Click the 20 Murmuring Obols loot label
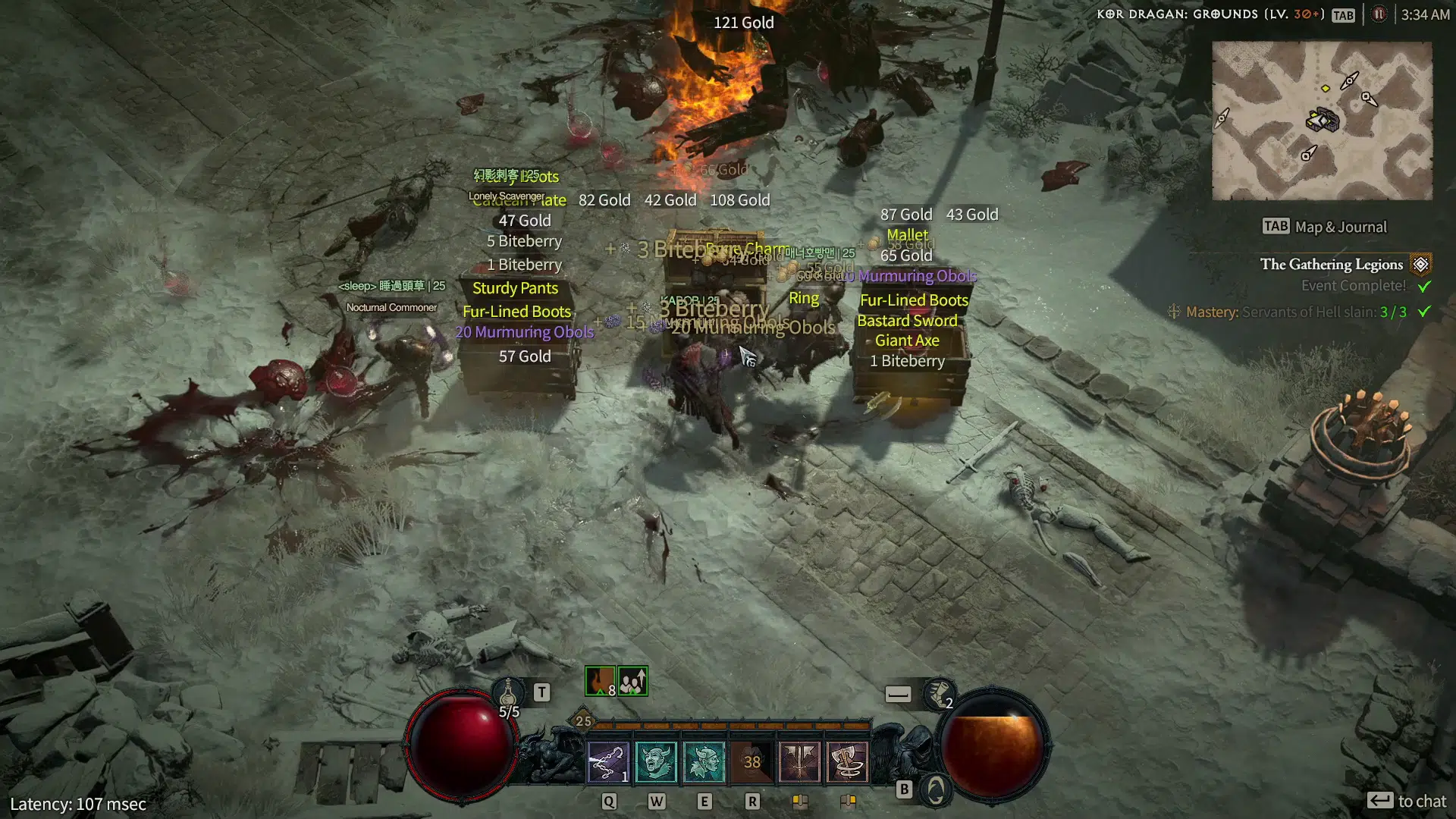The image size is (1456, 819). coord(525,331)
